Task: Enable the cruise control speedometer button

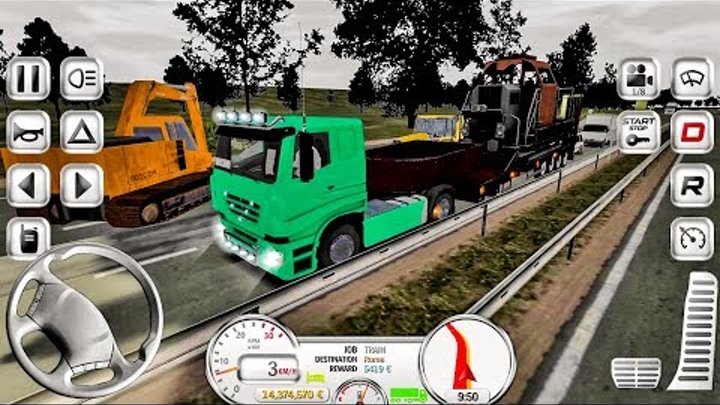Action: coord(692,239)
